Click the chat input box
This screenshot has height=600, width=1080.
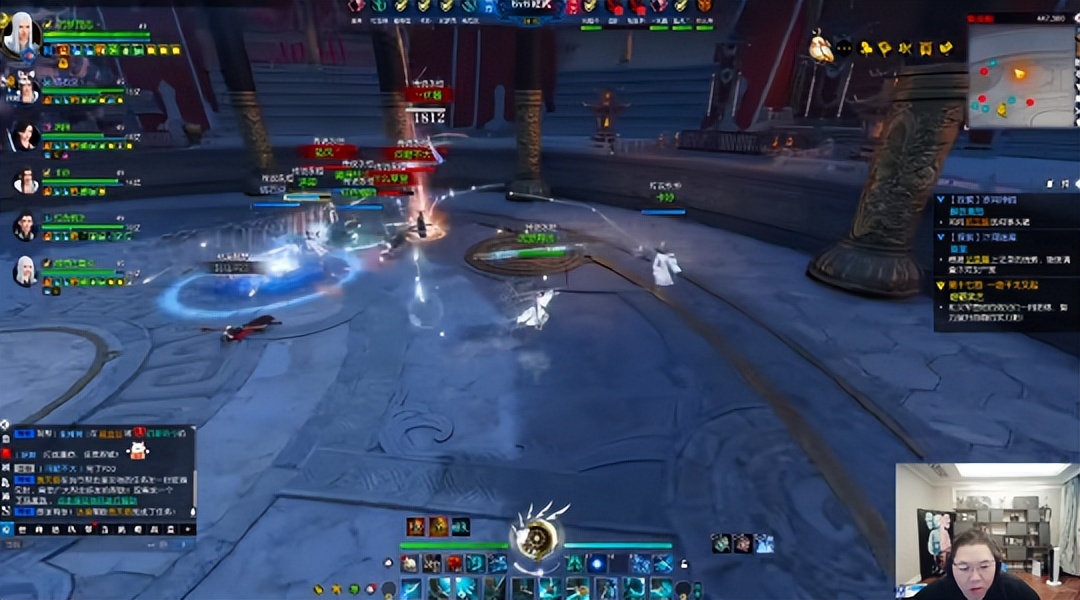(100, 545)
